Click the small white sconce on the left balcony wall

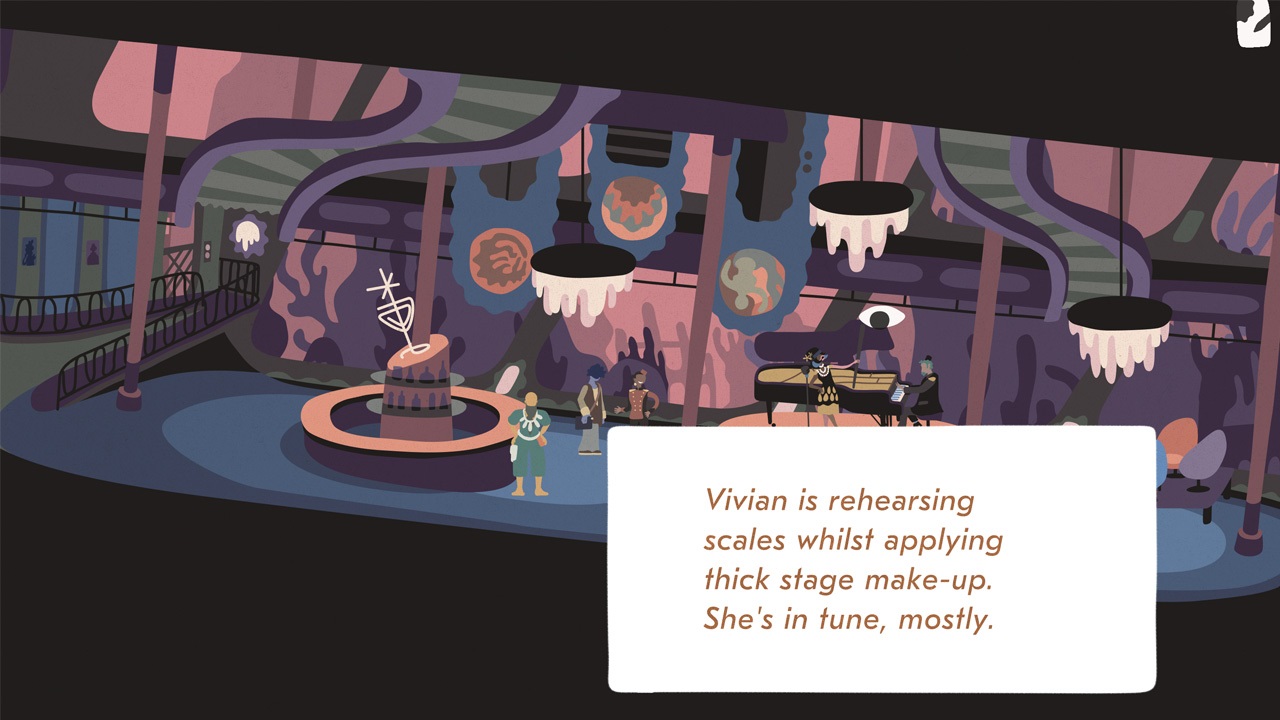(x=246, y=235)
